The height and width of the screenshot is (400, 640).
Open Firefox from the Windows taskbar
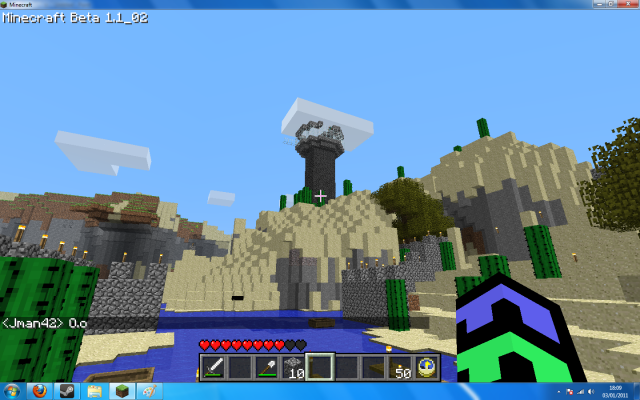(x=39, y=390)
